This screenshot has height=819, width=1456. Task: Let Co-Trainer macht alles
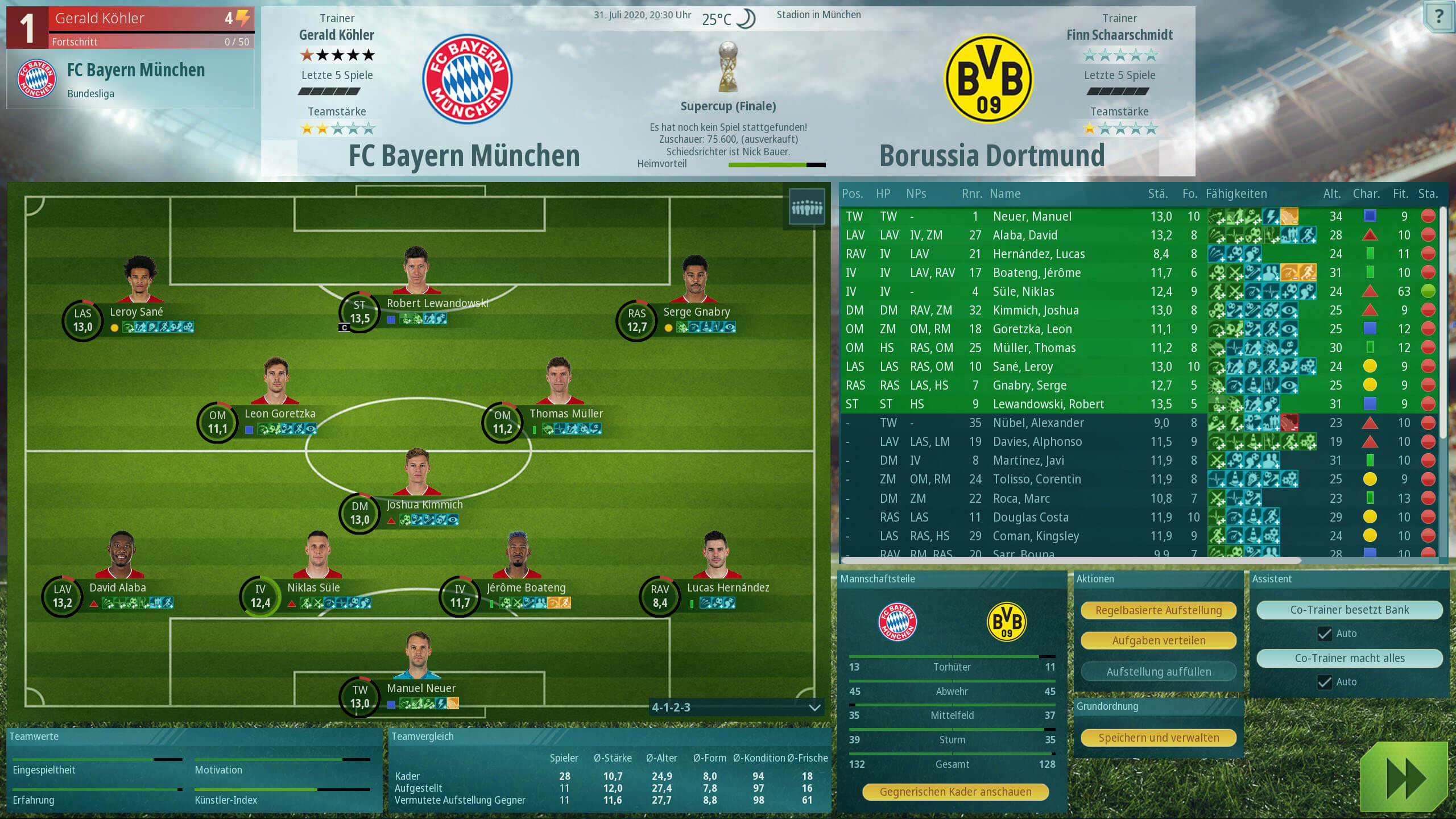[1349, 658]
